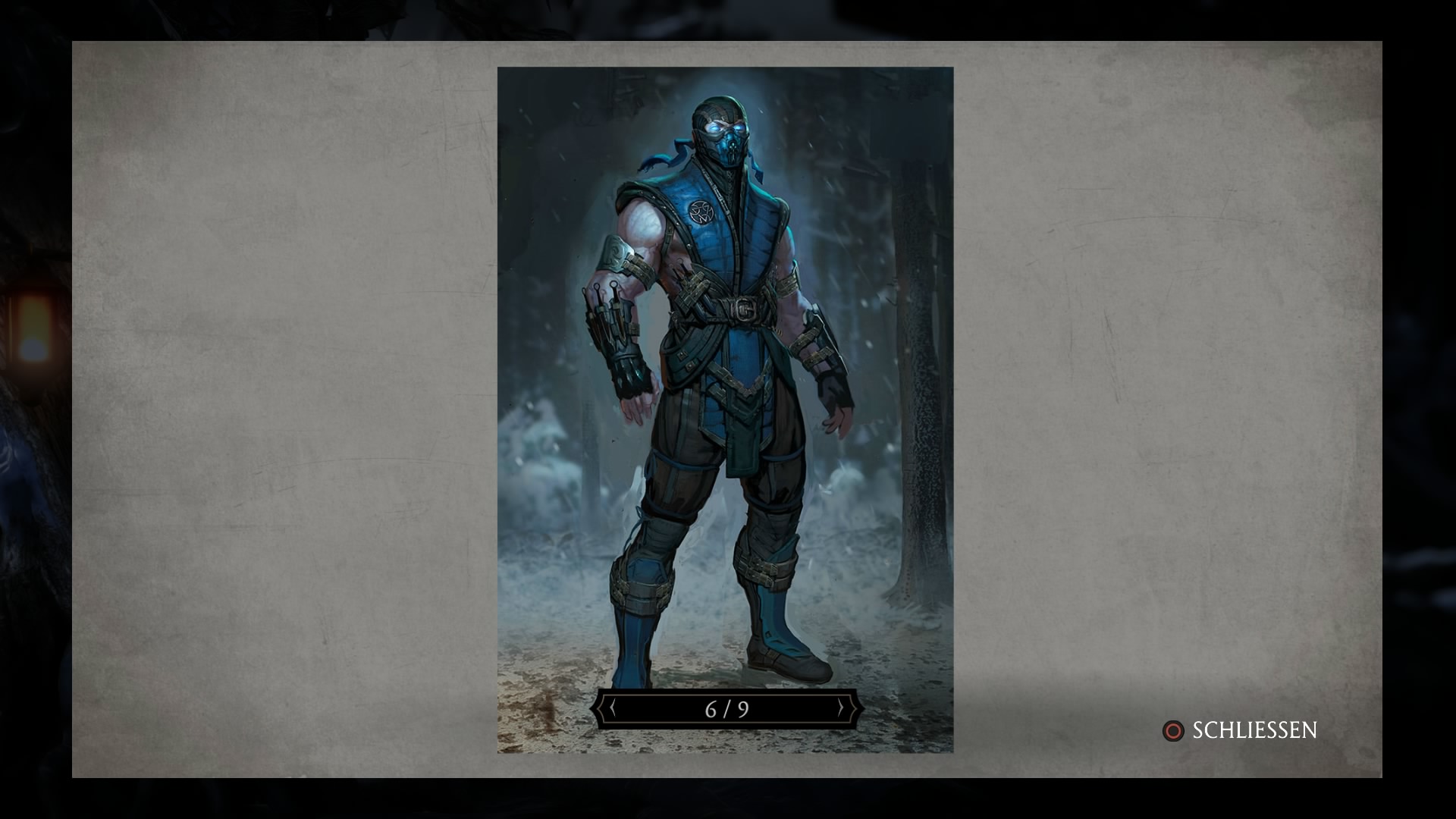The height and width of the screenshot is (819, 1456).
Task: Click Sub-Zero's clan medallion emblem on his vest
Action: pos(701,210)
